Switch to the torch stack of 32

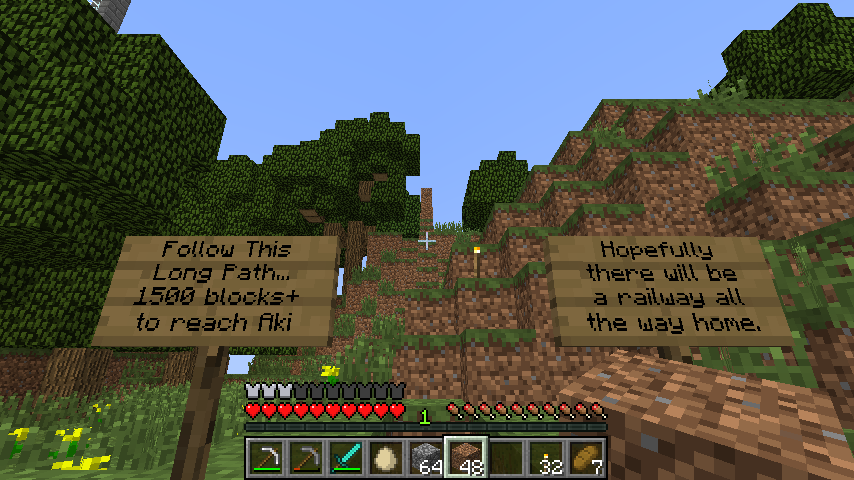click(x=546, y=458)
